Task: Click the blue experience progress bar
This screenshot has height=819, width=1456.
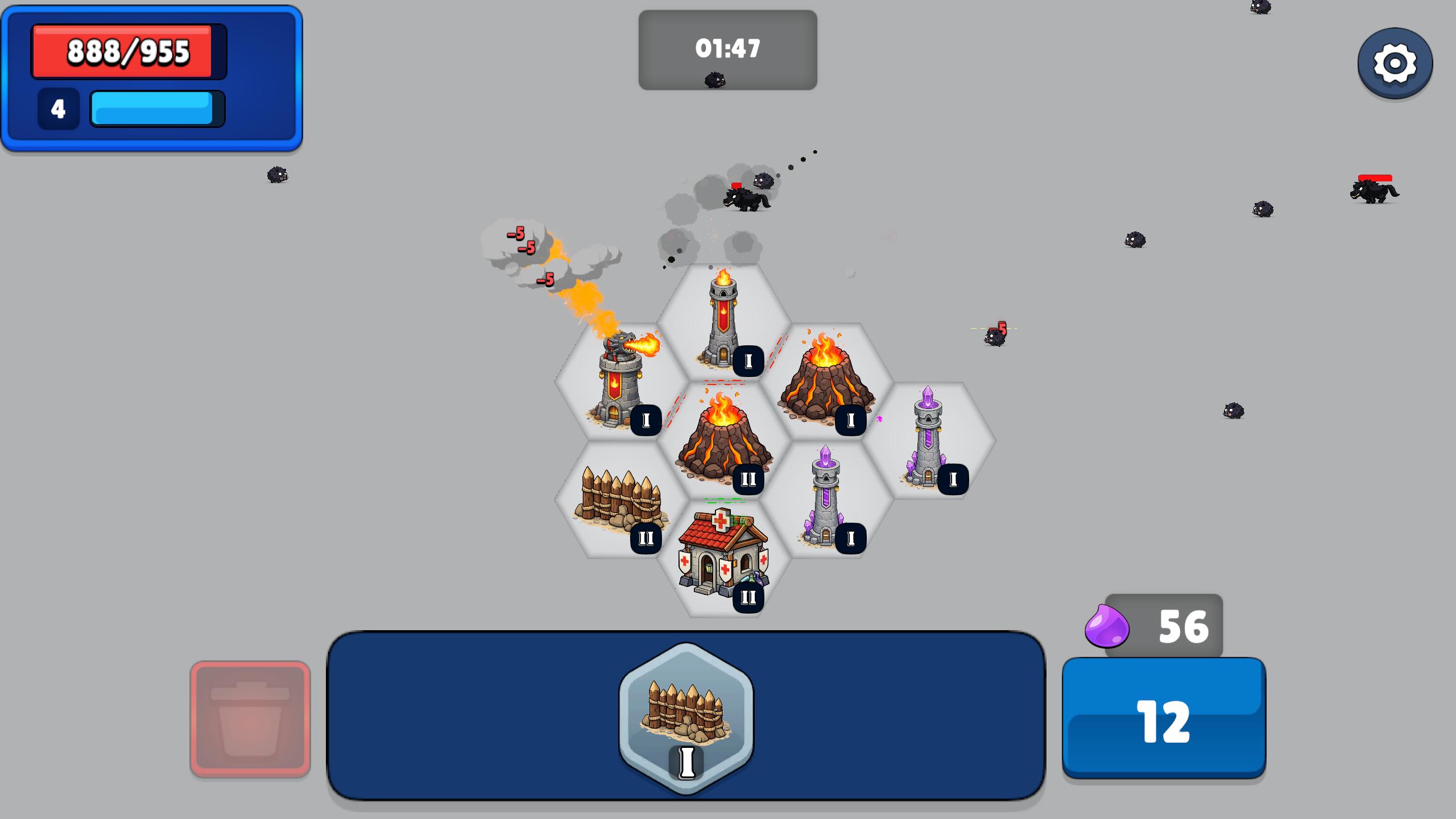Action: [154, 108]
